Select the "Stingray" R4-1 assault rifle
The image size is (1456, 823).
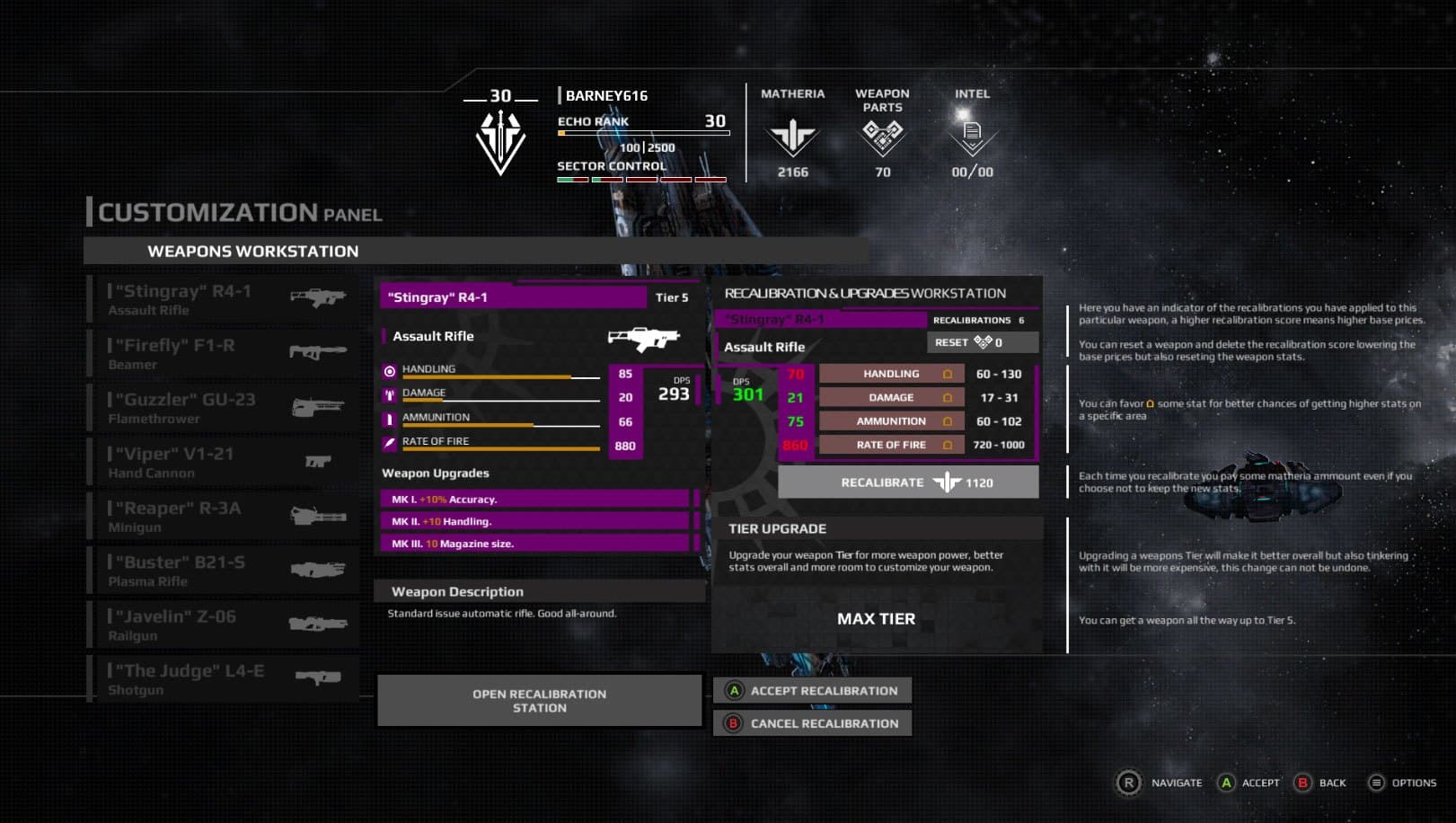tap(225, 299)
